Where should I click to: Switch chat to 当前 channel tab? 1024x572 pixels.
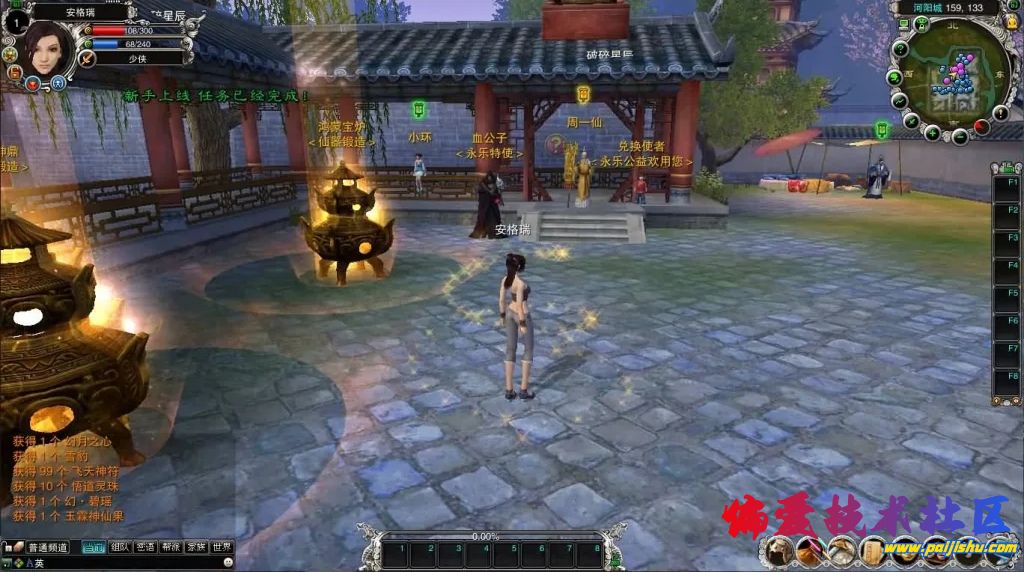click(93, 547)
